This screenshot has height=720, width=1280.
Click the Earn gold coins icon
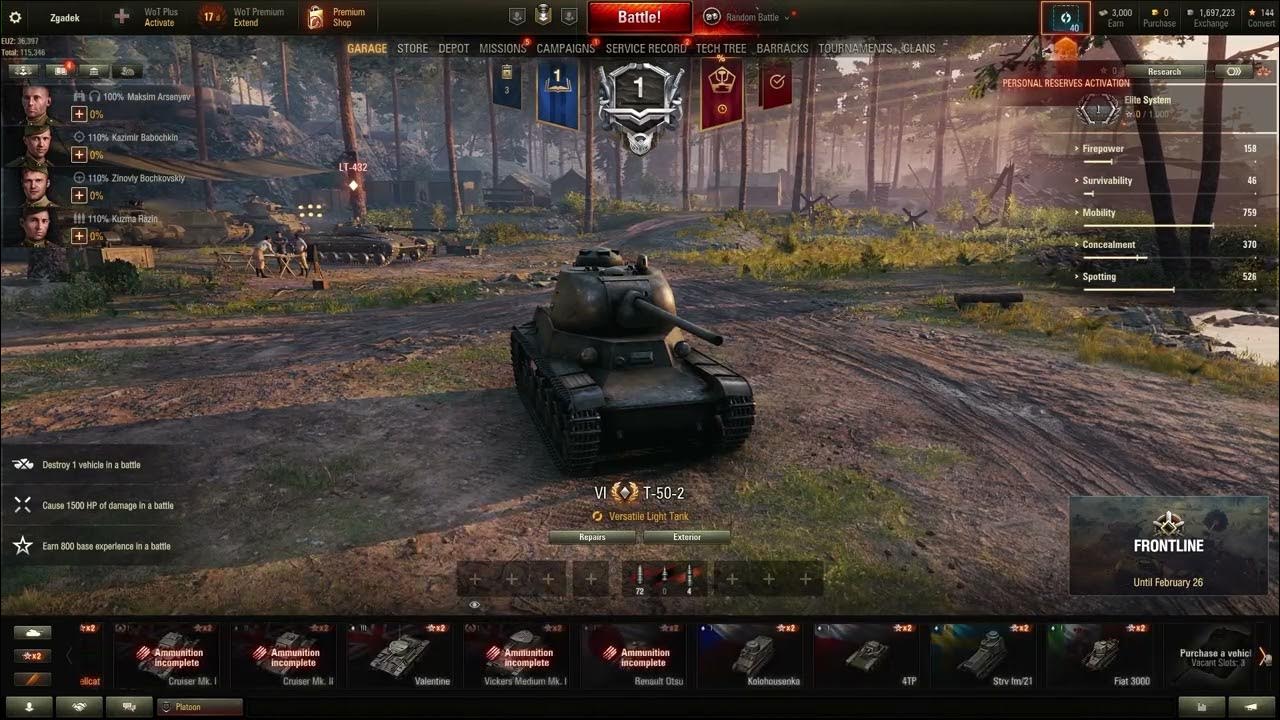(x=1105, y=13)
